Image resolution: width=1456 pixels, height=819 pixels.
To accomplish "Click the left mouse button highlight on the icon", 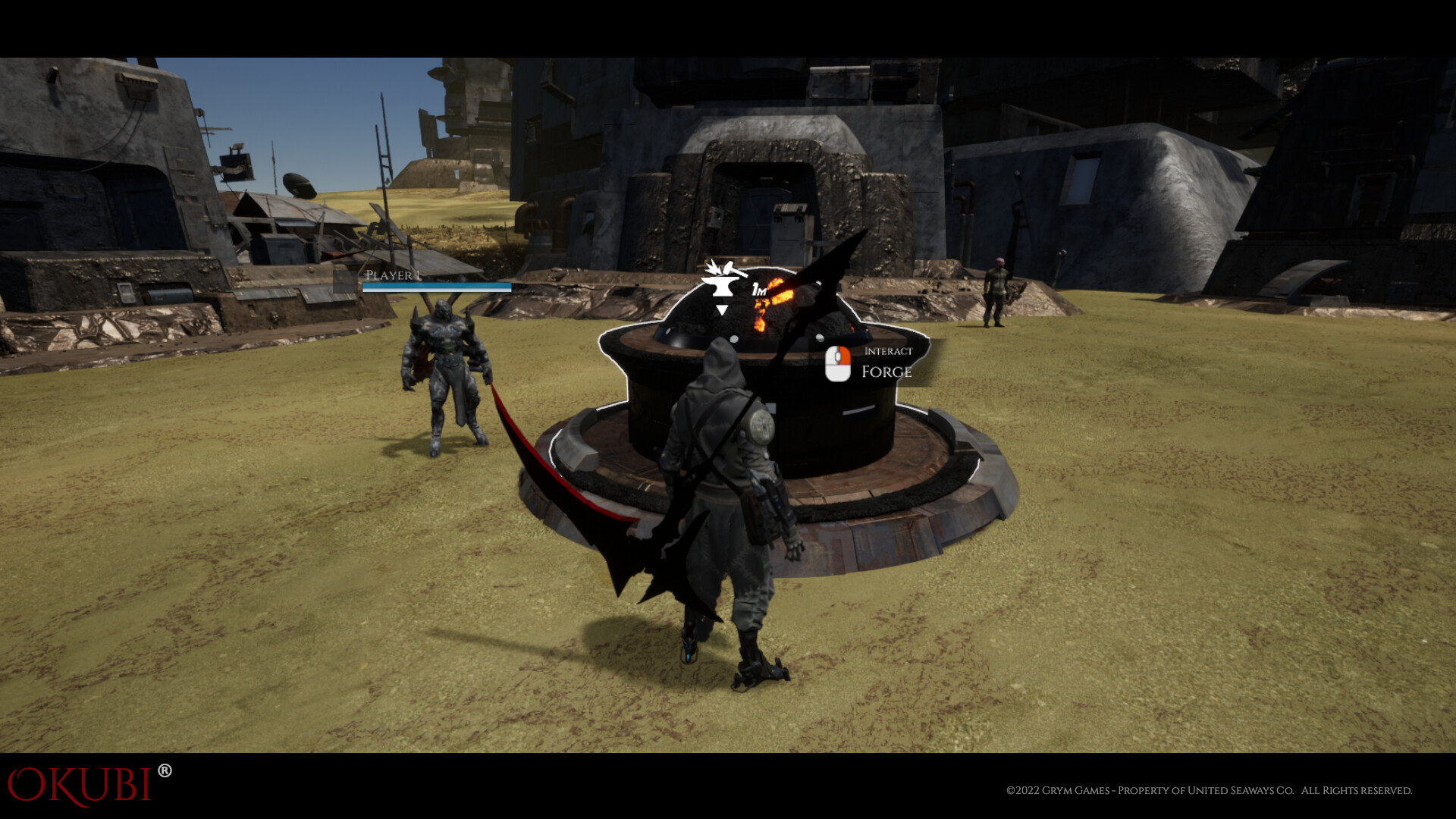I will [843, 356].
